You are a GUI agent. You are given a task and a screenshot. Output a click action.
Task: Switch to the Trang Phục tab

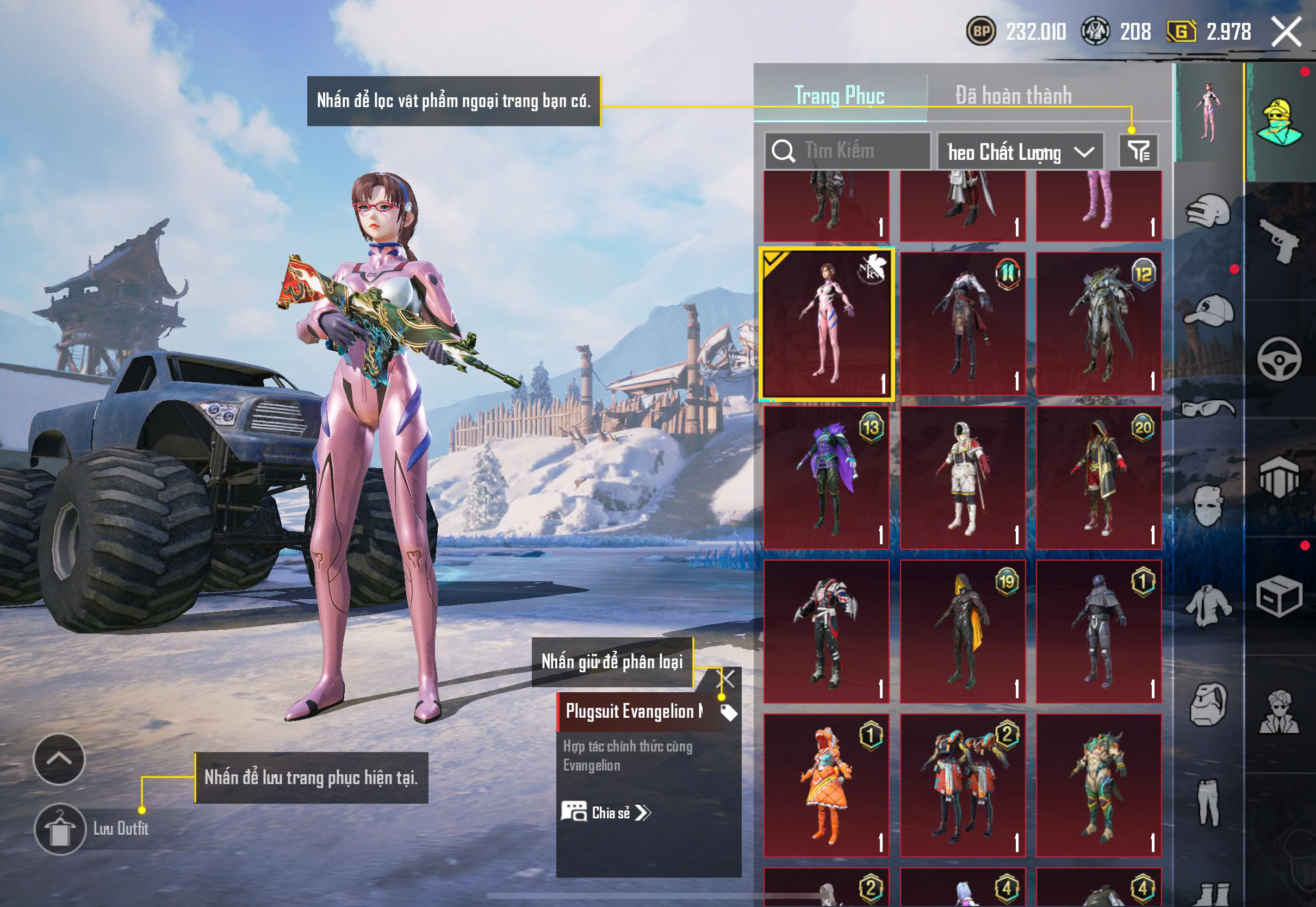(839, 95)
